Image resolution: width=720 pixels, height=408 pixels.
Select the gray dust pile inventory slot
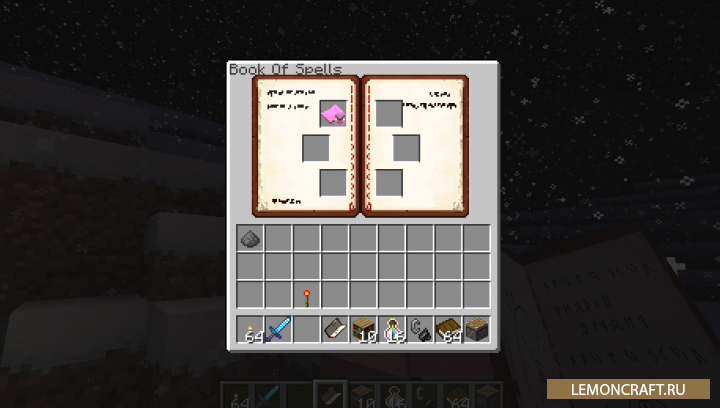pyautogui.click(x=250, y=238)
